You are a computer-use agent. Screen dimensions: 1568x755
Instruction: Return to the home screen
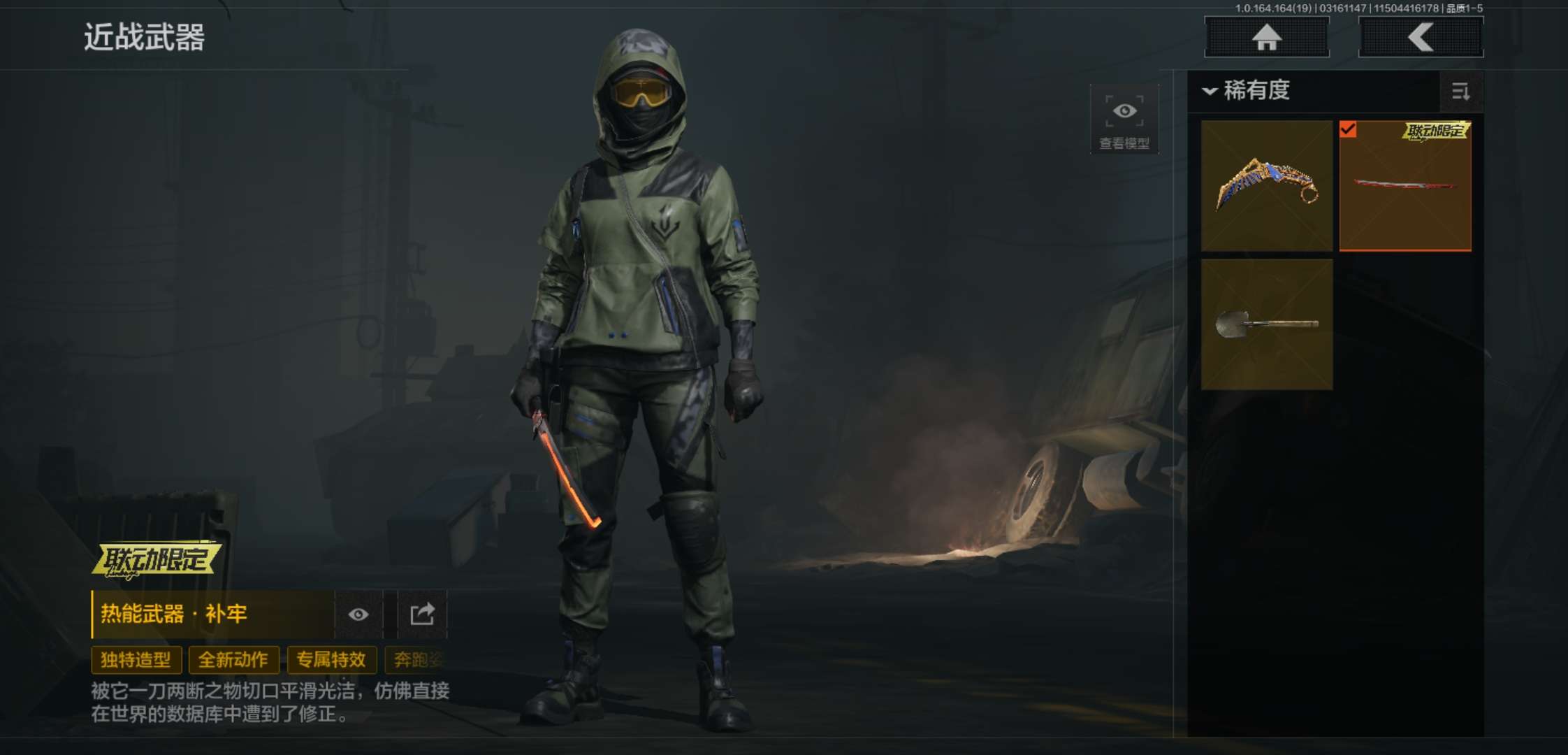[1266, 37]
